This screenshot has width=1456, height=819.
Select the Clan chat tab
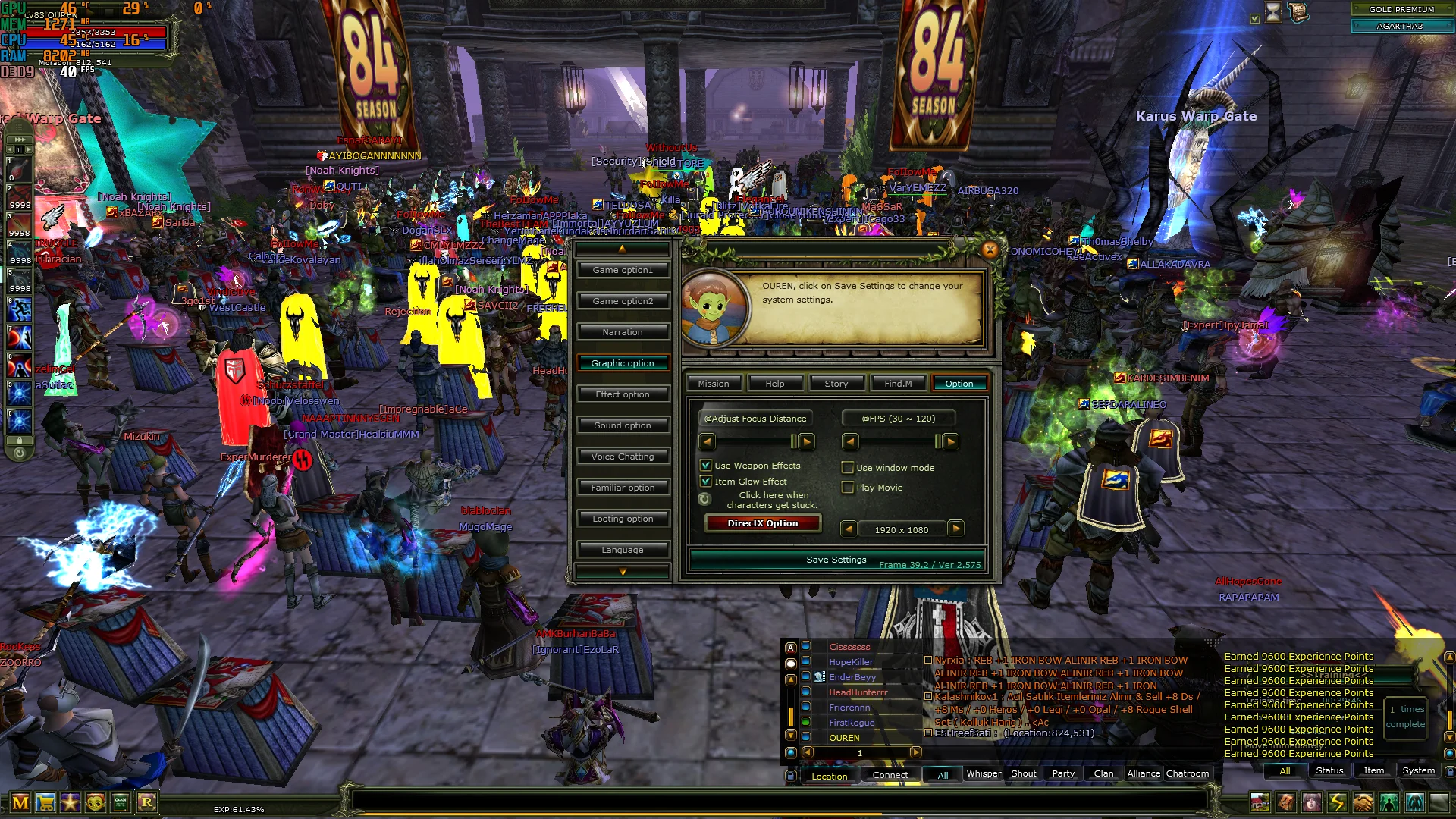1103,773
